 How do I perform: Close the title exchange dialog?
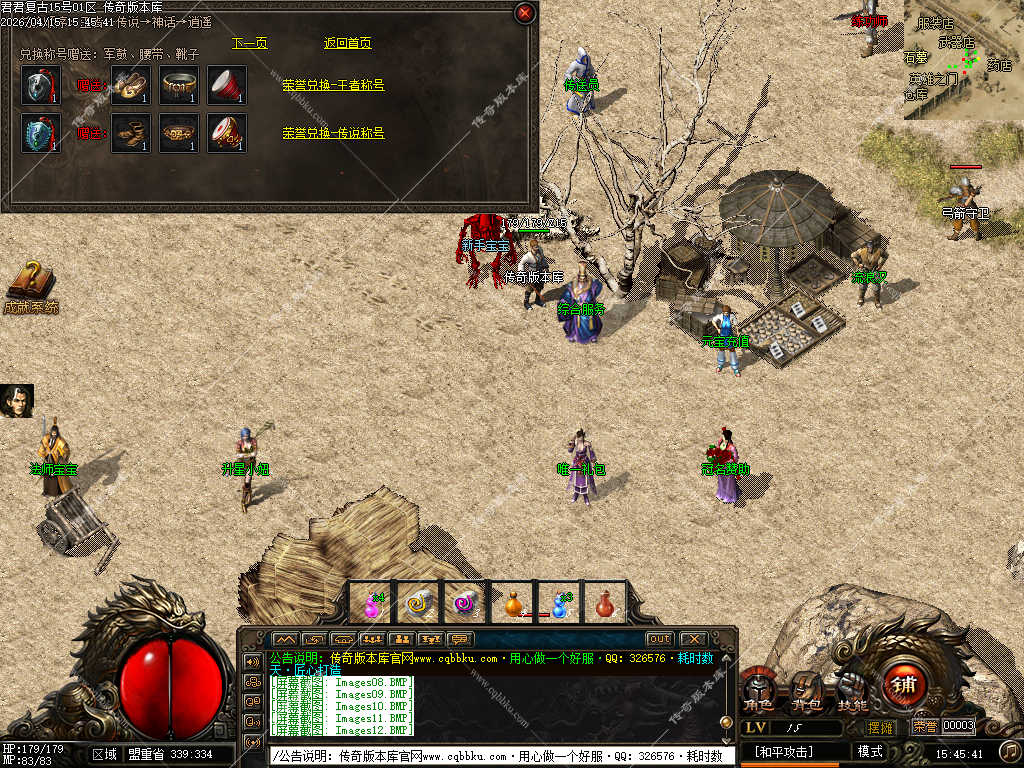(524, 13)
